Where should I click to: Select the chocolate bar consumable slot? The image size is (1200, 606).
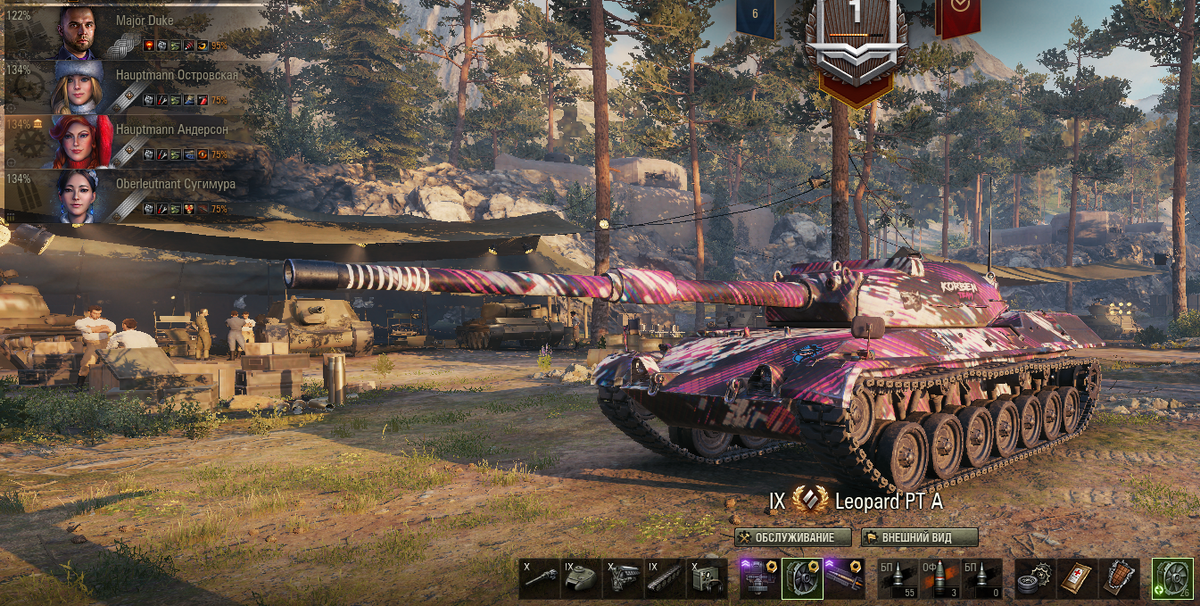(x=1118, y=579)
